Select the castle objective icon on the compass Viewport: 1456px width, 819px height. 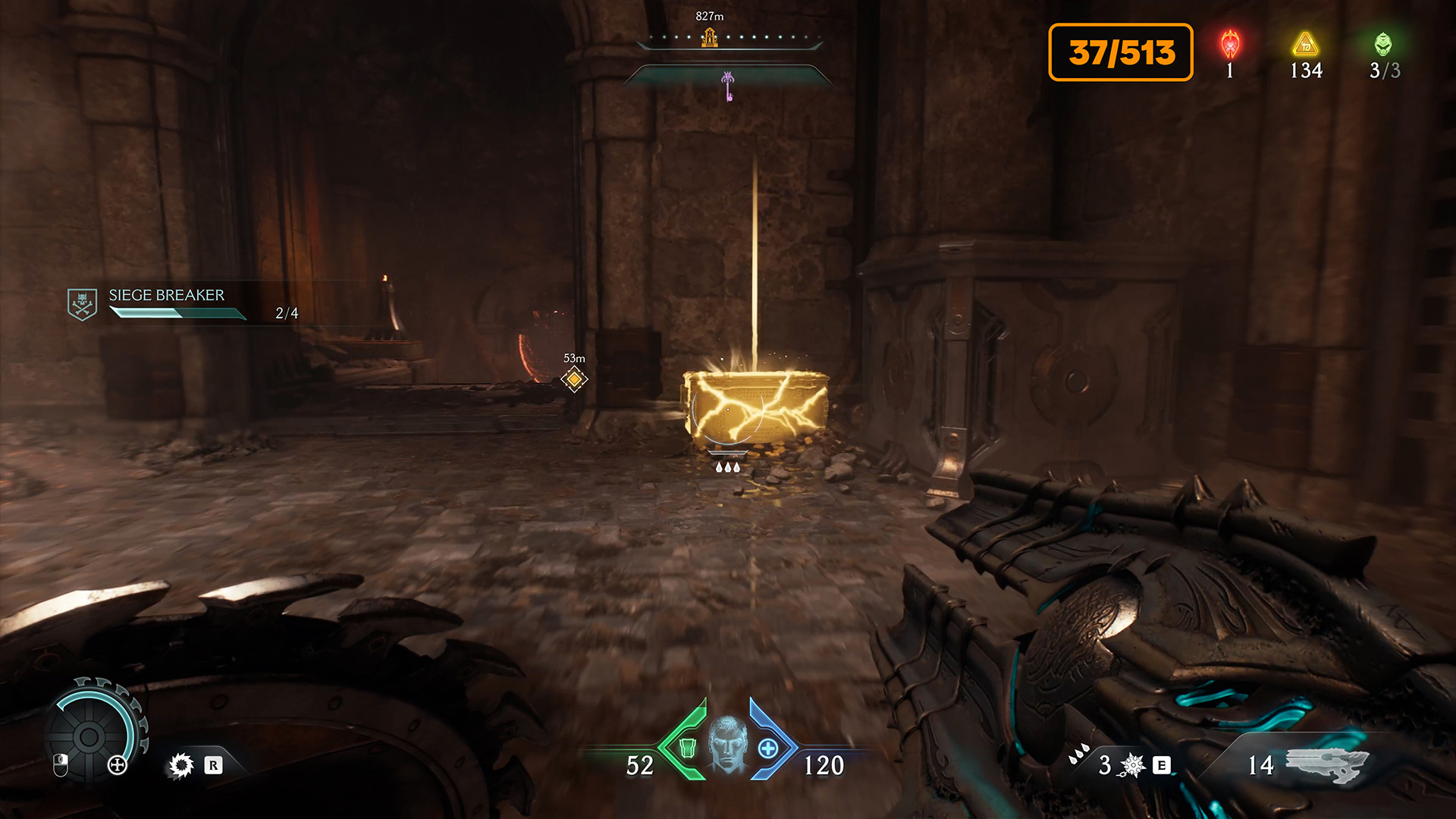click(710, 37)
